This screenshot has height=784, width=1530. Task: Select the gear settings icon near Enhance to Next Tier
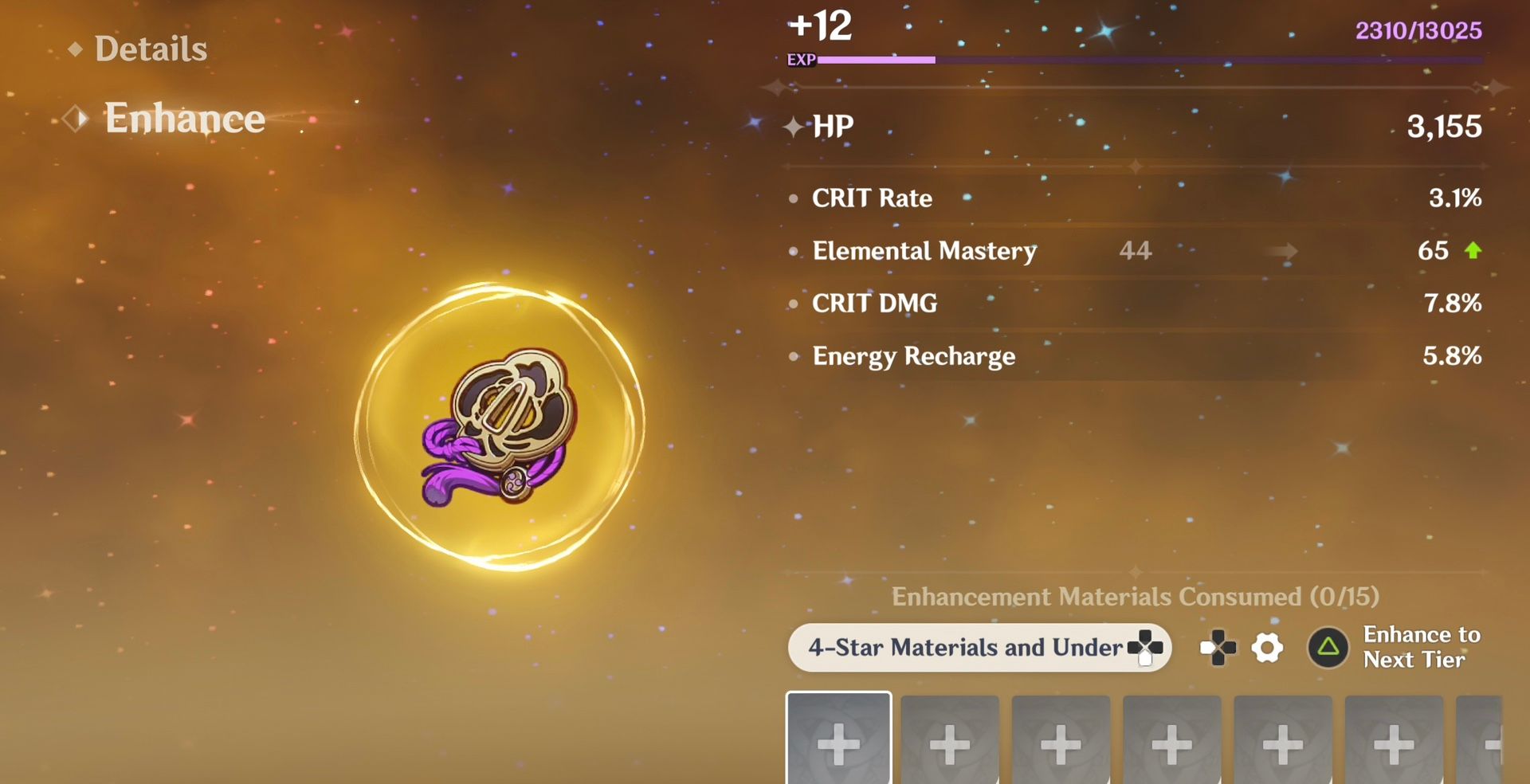pos(1267,649)
